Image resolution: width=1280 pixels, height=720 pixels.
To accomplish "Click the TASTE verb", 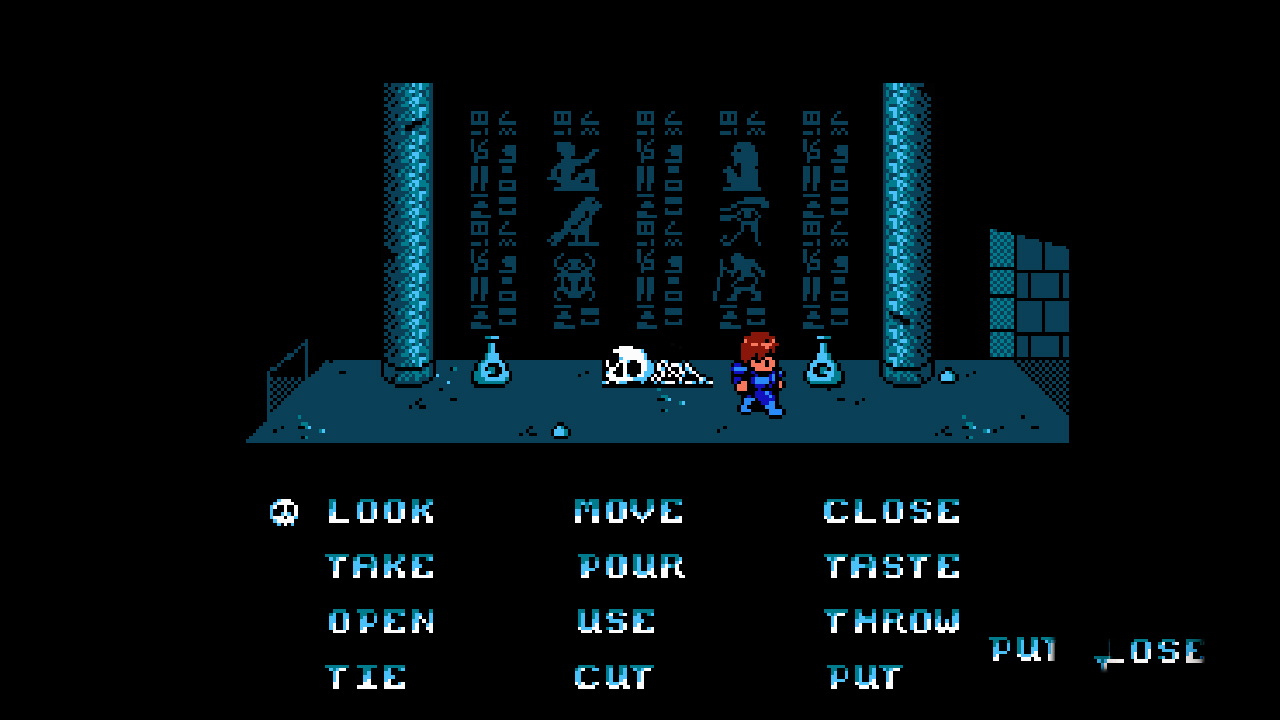I will [891, 566].
